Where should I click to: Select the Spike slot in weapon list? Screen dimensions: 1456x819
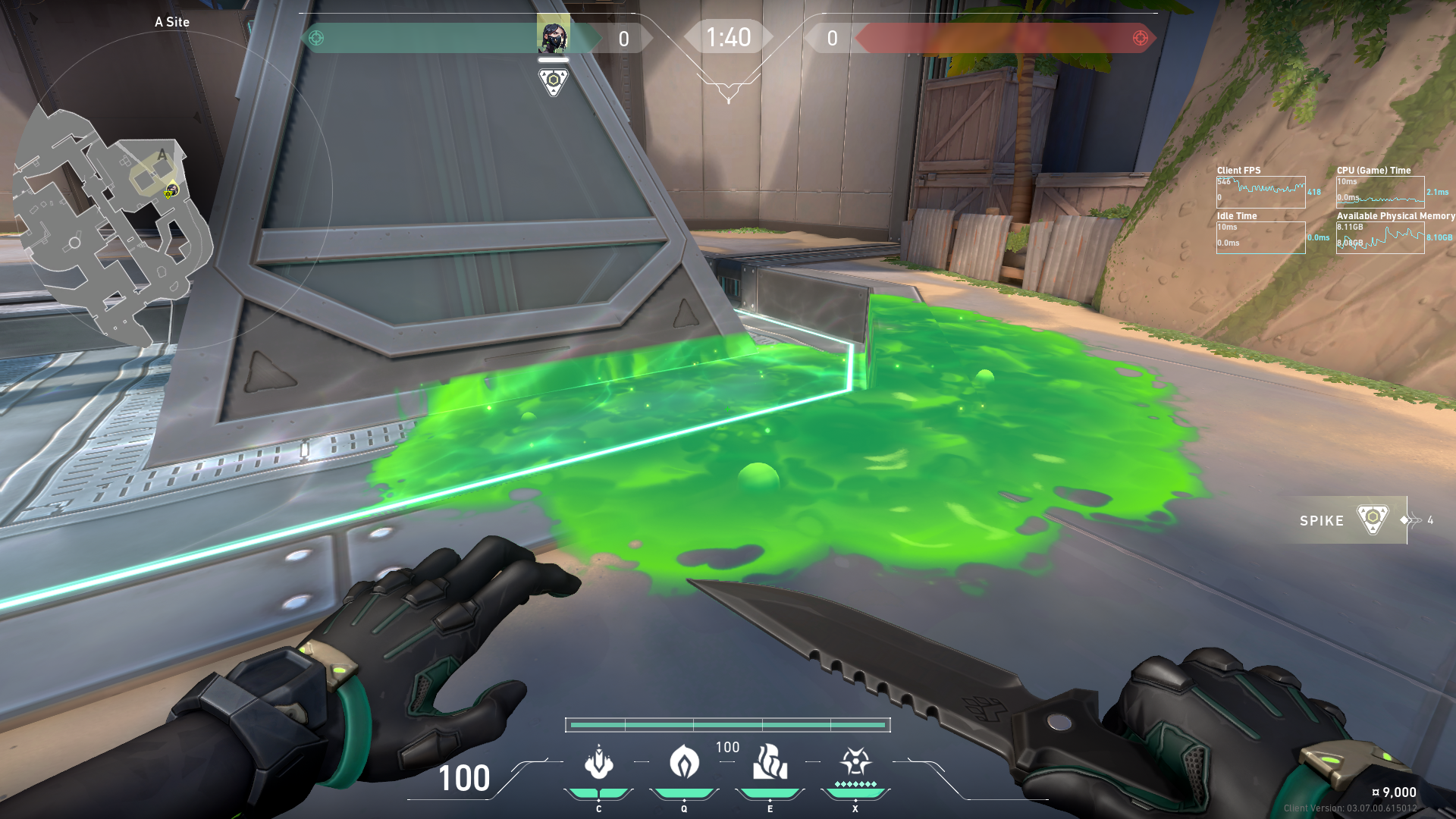point(1344,520)
